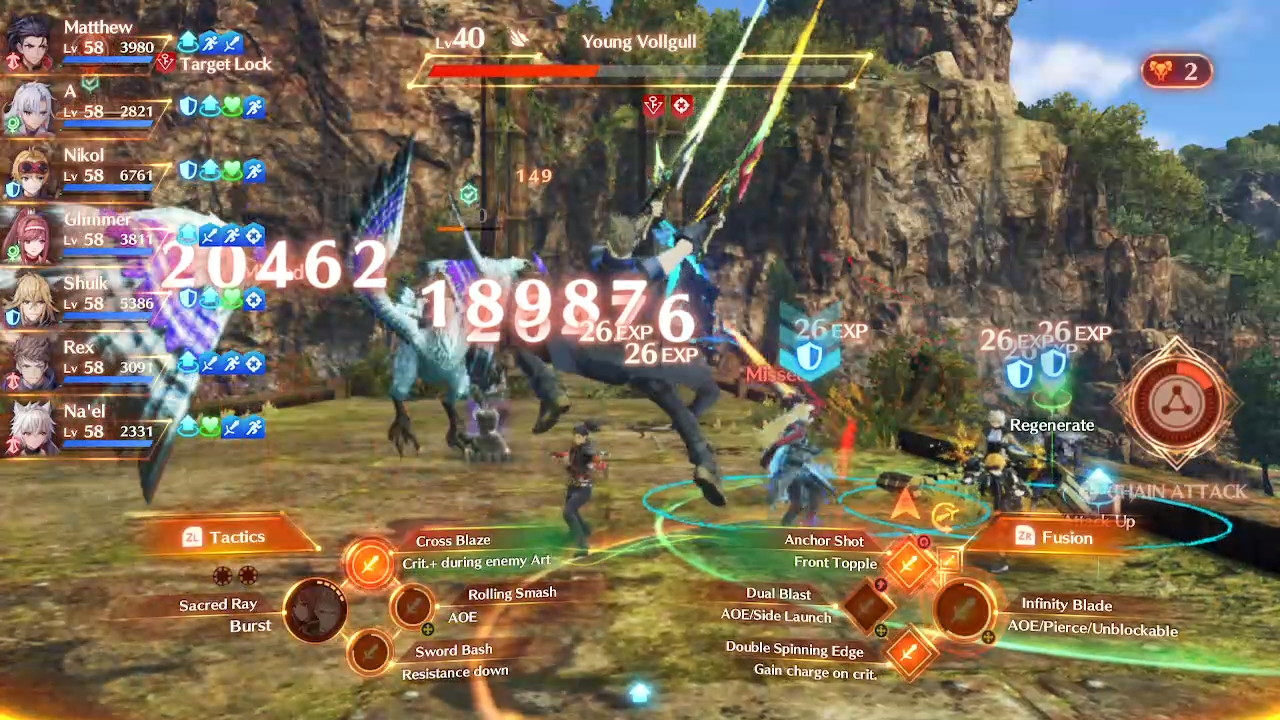The height and width of the screenshot is (720, 1280).
Task: Activate the Infinity Blade art
Action: (x=964, y=608)
